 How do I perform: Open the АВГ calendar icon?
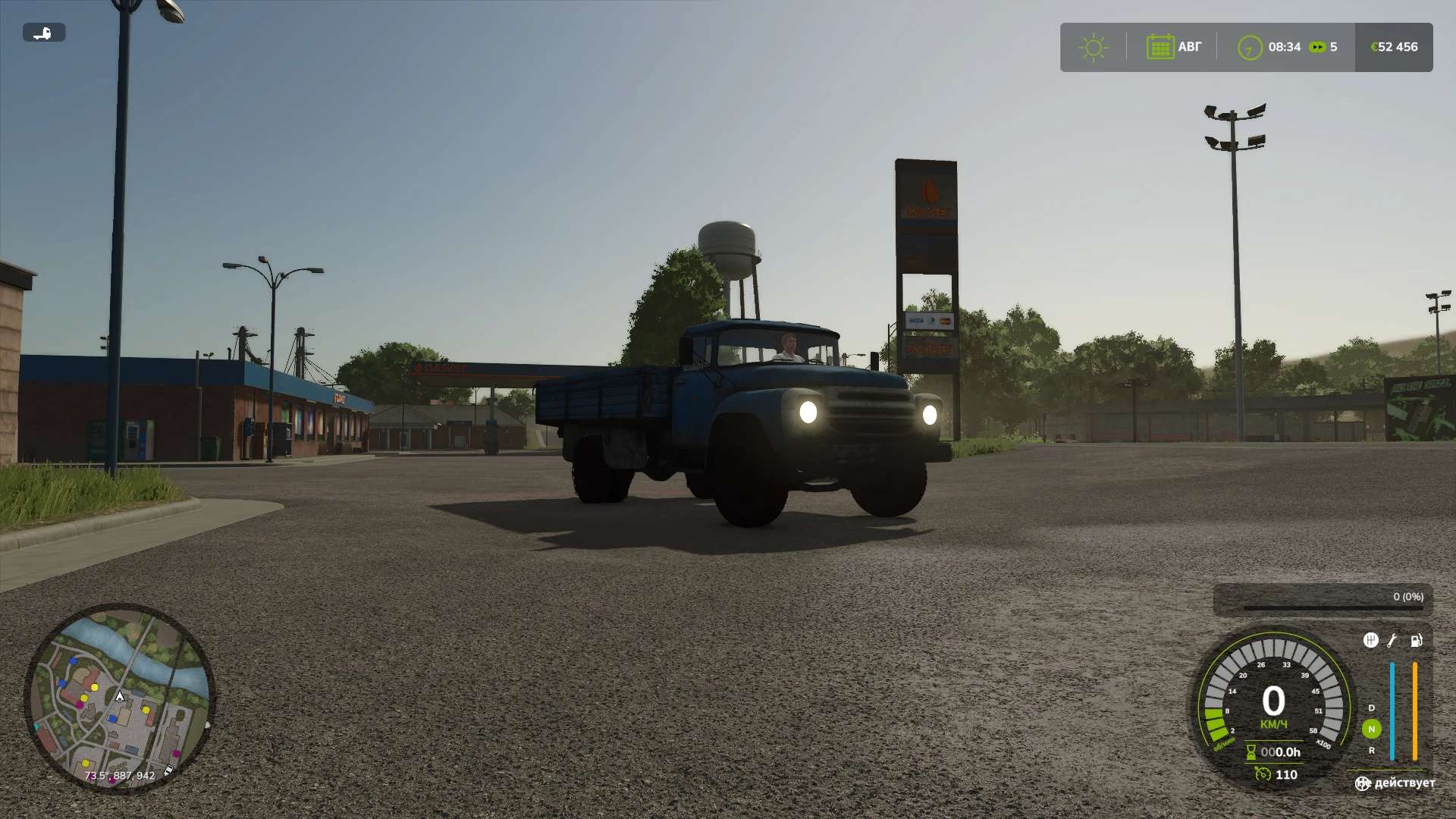pyautogui.click(x=1162, y=47)
